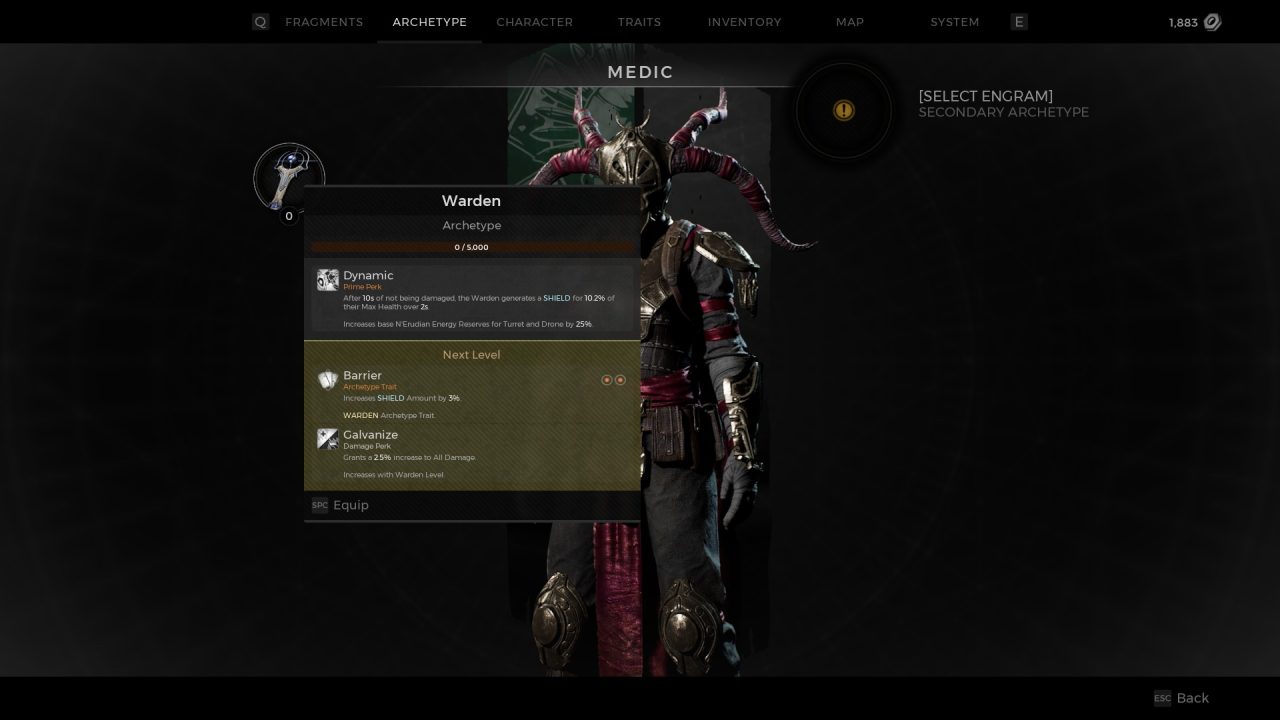Open the Traits menu
This screenshot has height=720, width=1280.
639,21
